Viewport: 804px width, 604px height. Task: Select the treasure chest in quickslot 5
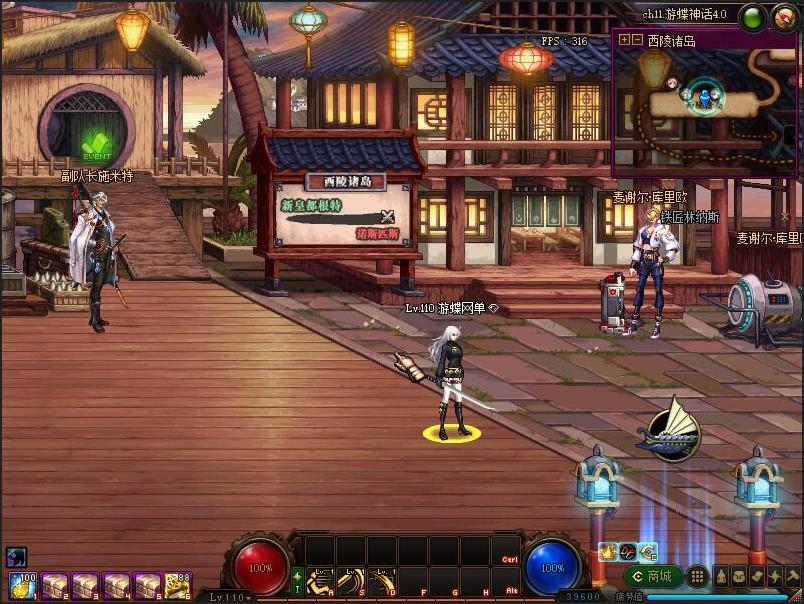[148, 585]
